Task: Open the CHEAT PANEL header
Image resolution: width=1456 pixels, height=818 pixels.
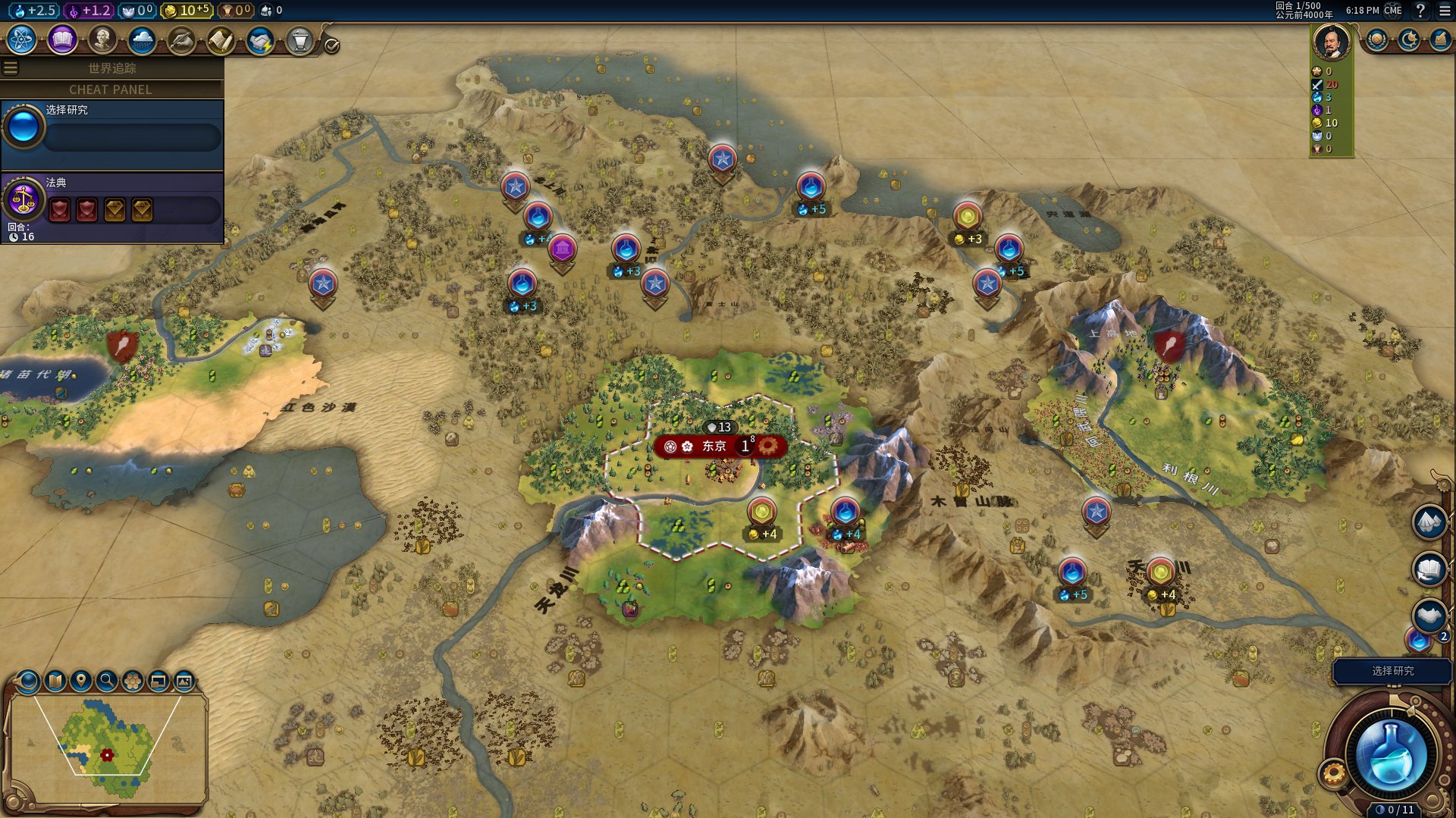Action: tap(111, 89)
